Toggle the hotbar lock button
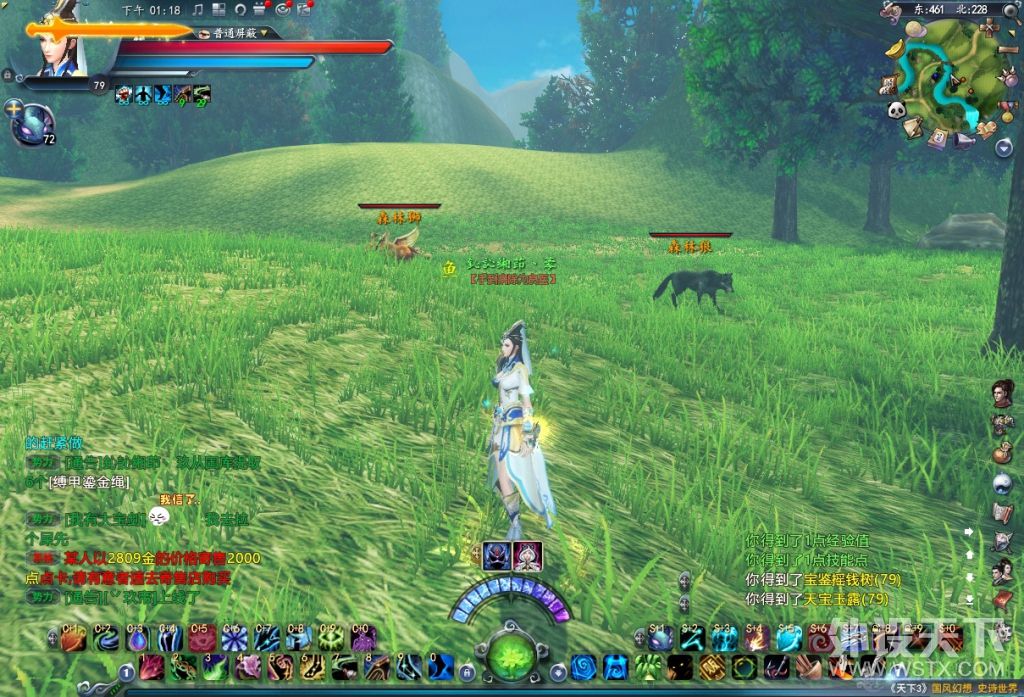Screen dimensions: 1024x697 coord(466,672)
